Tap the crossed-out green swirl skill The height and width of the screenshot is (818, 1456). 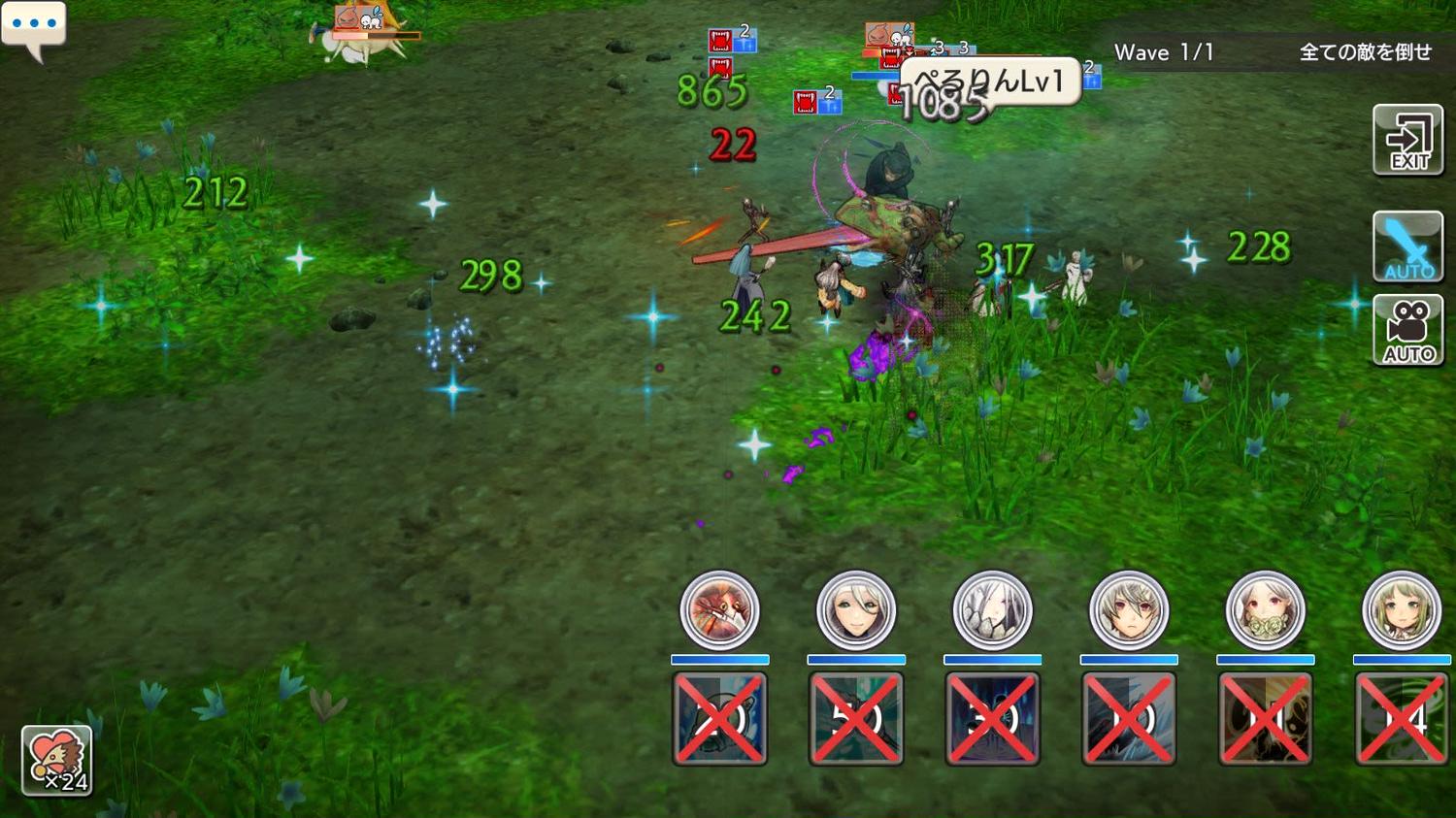1401,719
